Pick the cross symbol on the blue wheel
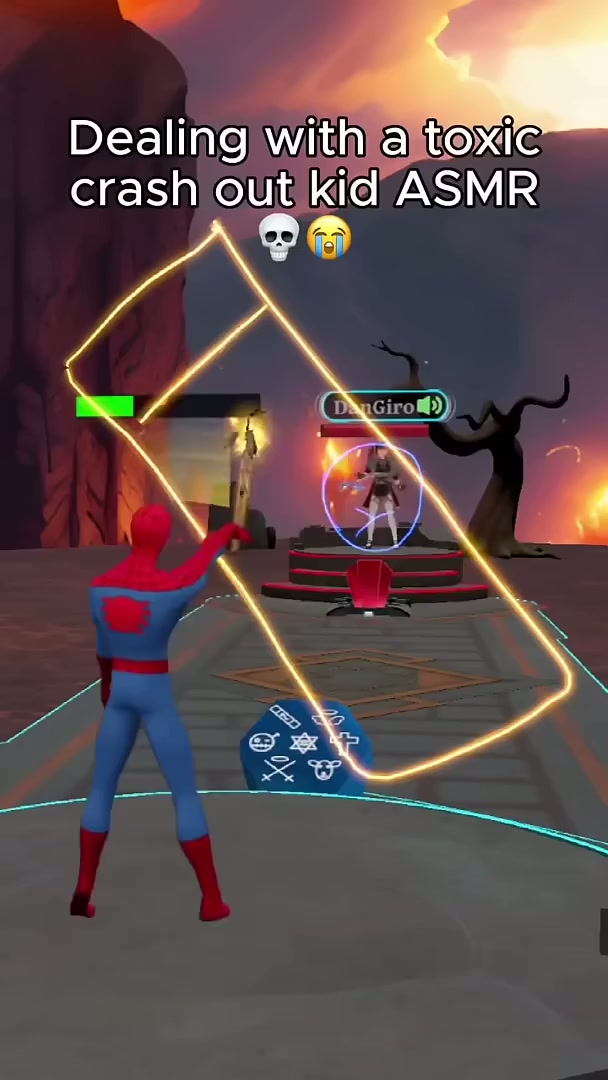This screenshot has height=1080, width=608. click(344, 743)
